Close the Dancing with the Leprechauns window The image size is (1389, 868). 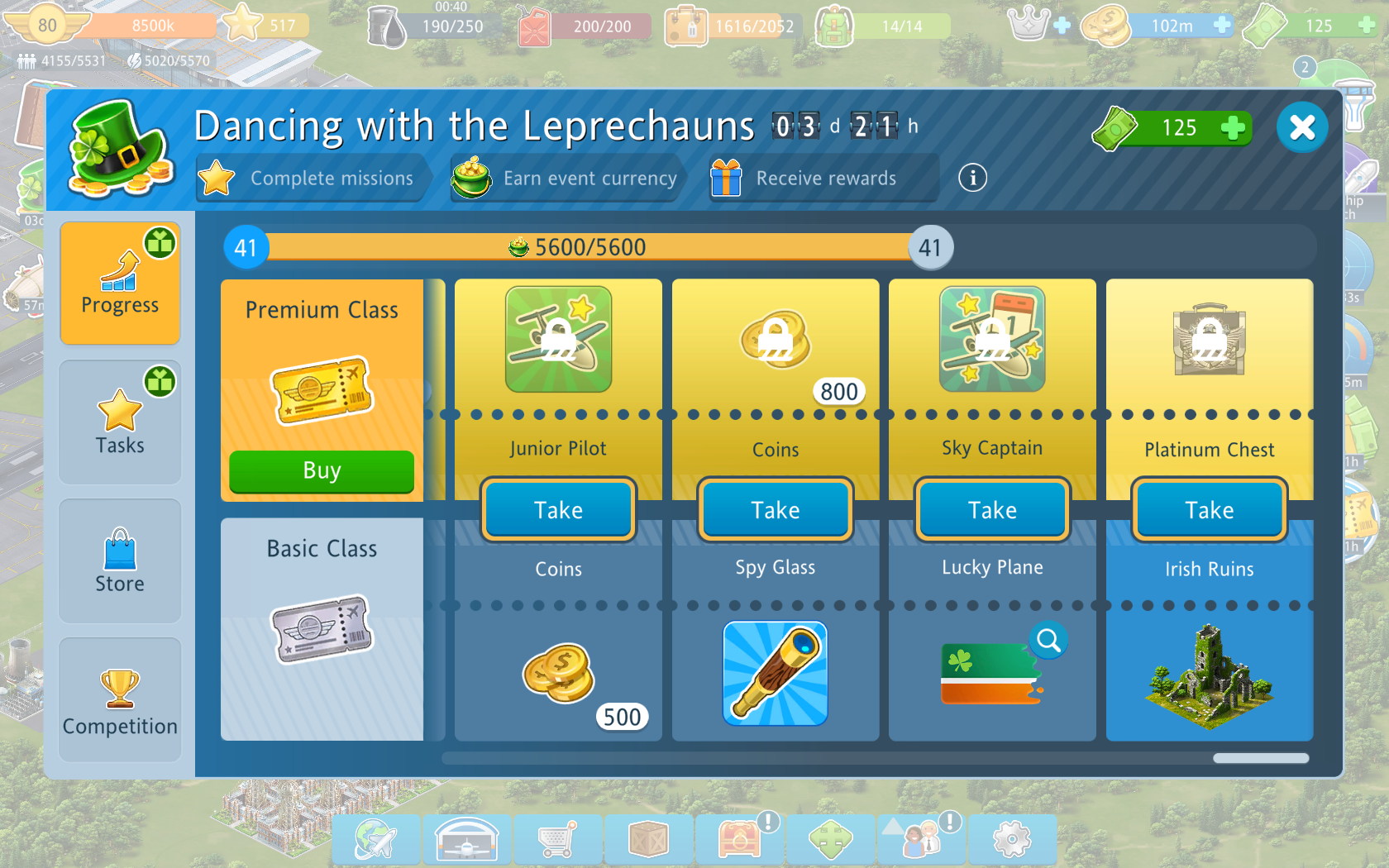coord(1301,127)
